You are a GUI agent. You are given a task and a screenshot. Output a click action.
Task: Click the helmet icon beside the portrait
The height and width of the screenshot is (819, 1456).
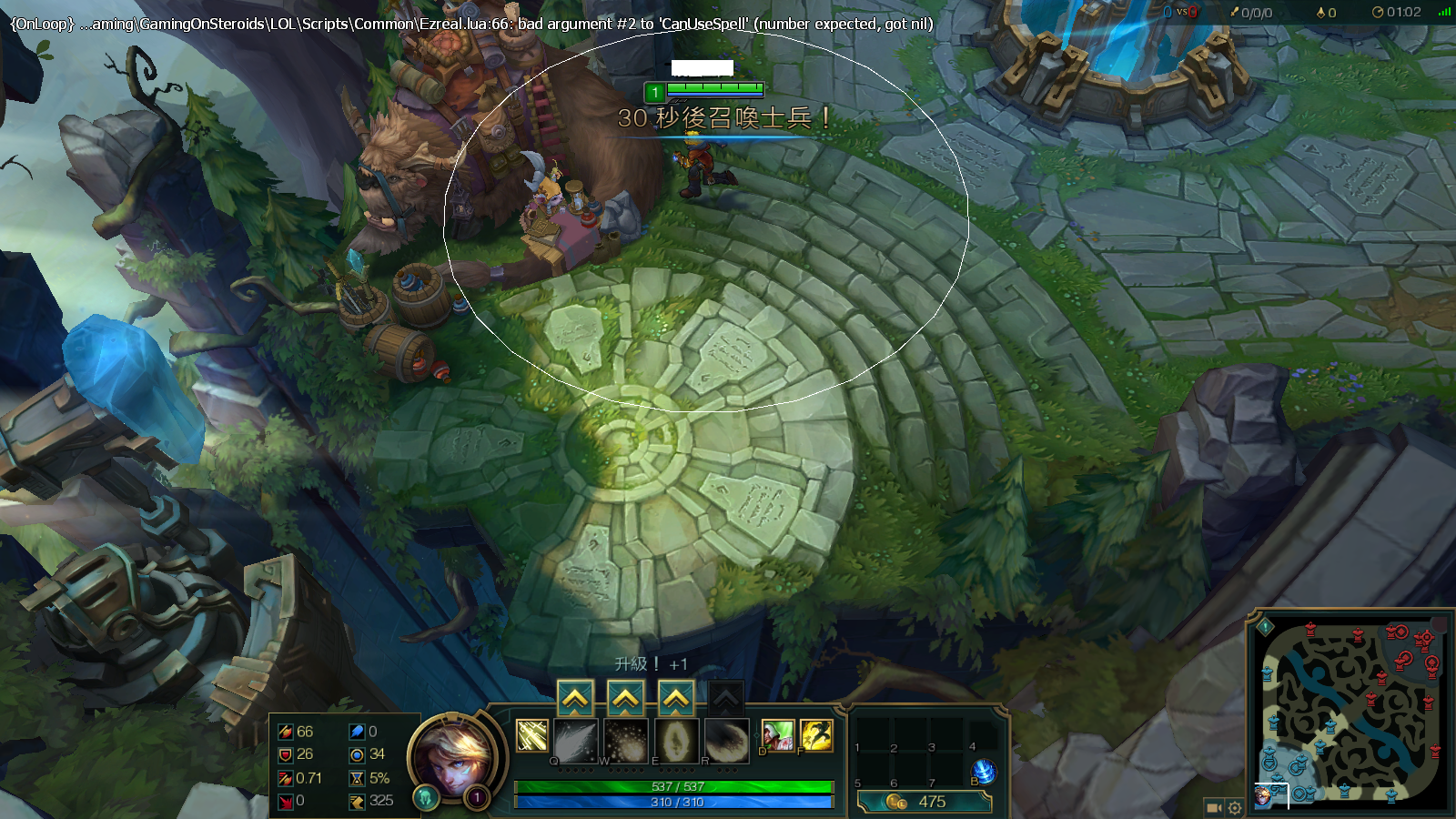point(425,798)
